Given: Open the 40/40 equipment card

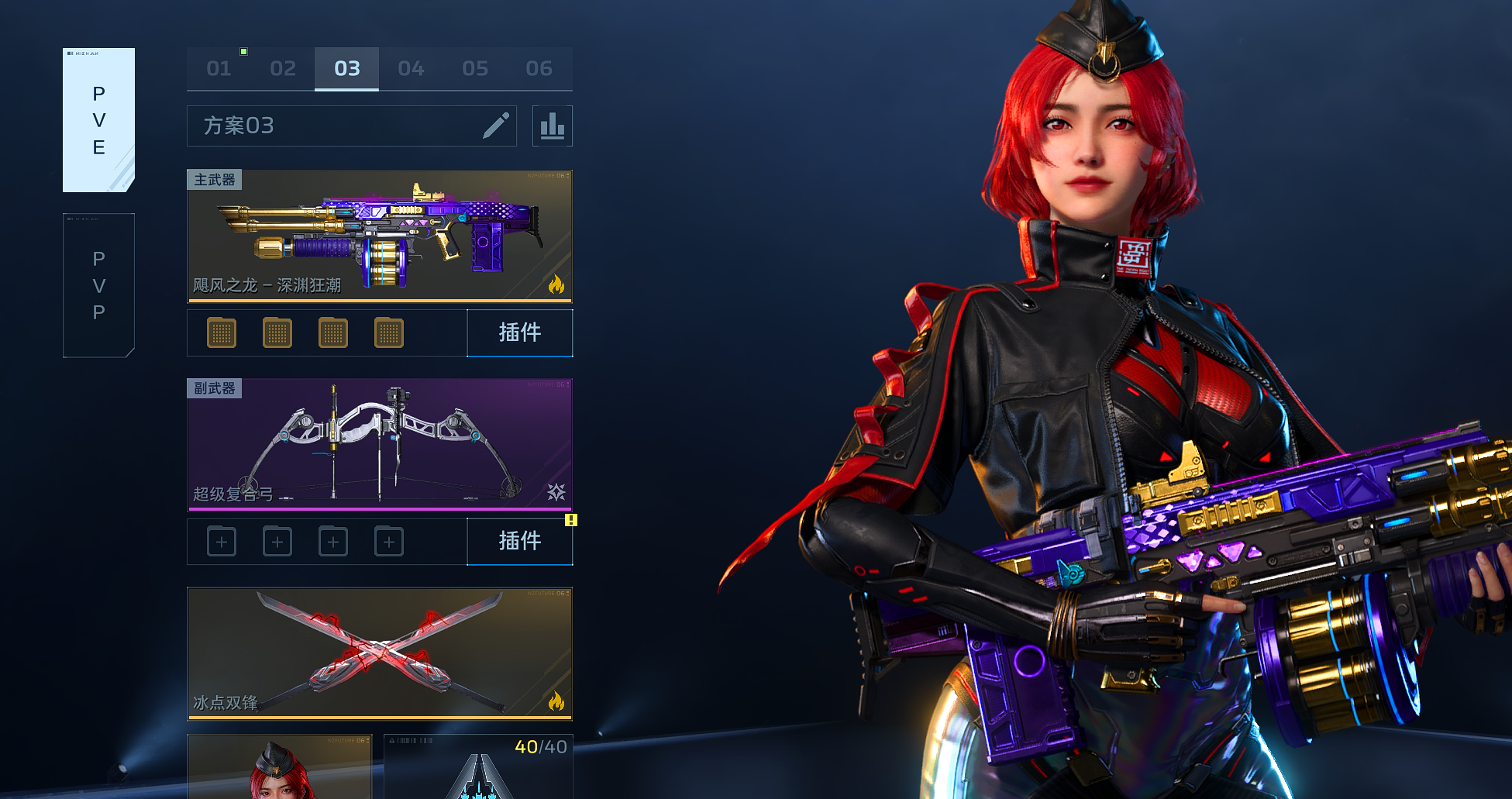Looking at the screenshot, I should [479, 767].
